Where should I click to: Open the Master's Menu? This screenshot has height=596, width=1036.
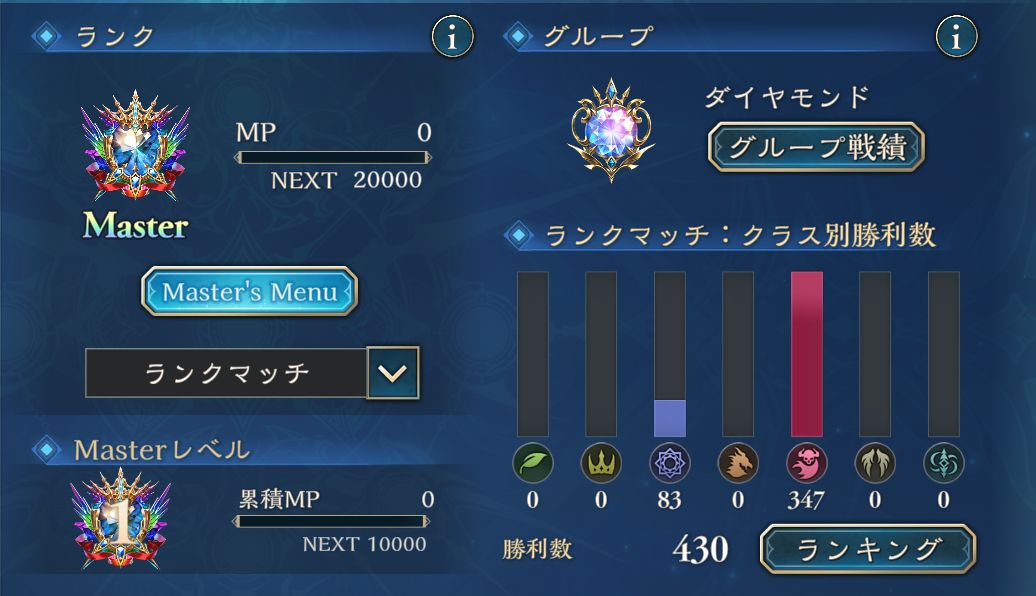pyautogui.click(x=249, y=292)
